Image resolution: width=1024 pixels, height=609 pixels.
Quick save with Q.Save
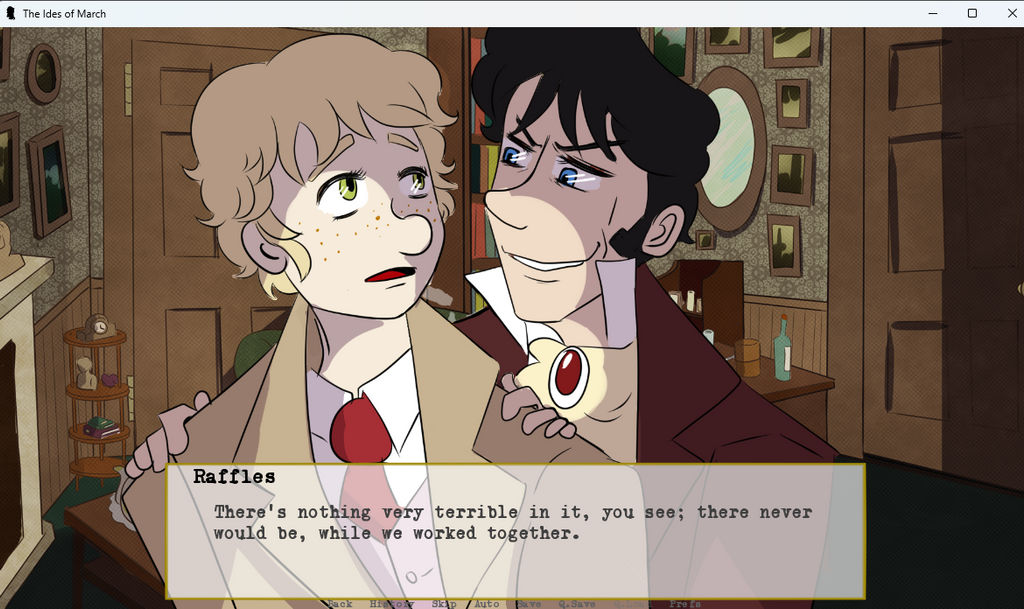577,603
